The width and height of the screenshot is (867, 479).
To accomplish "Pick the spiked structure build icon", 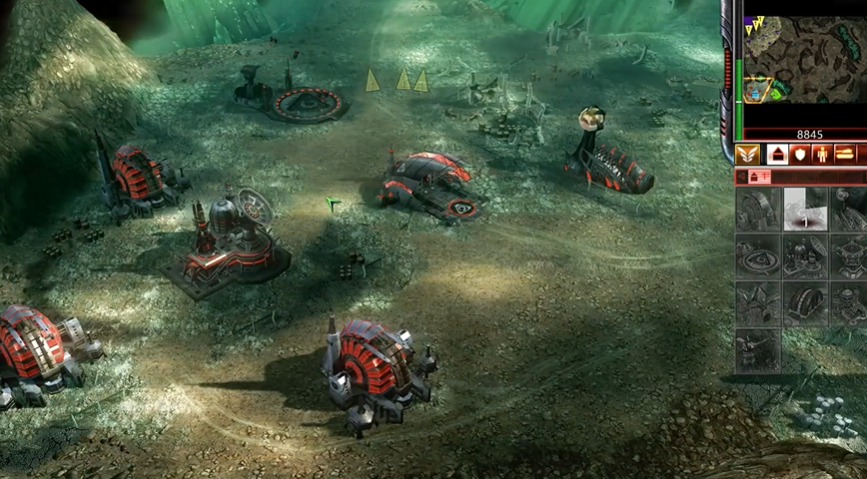I will point(757,303).
